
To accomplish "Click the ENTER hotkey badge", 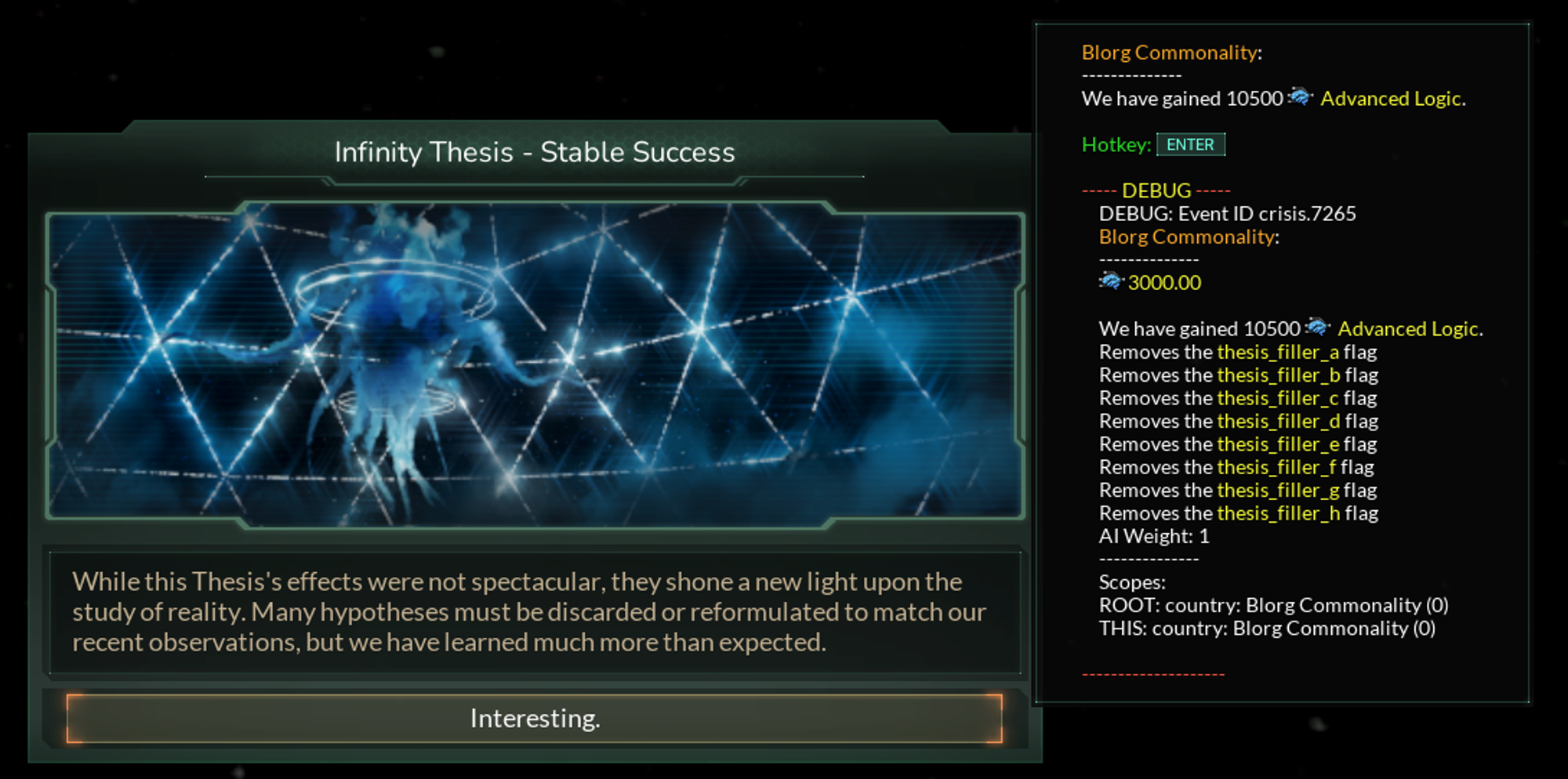I will coord(1190,144).
